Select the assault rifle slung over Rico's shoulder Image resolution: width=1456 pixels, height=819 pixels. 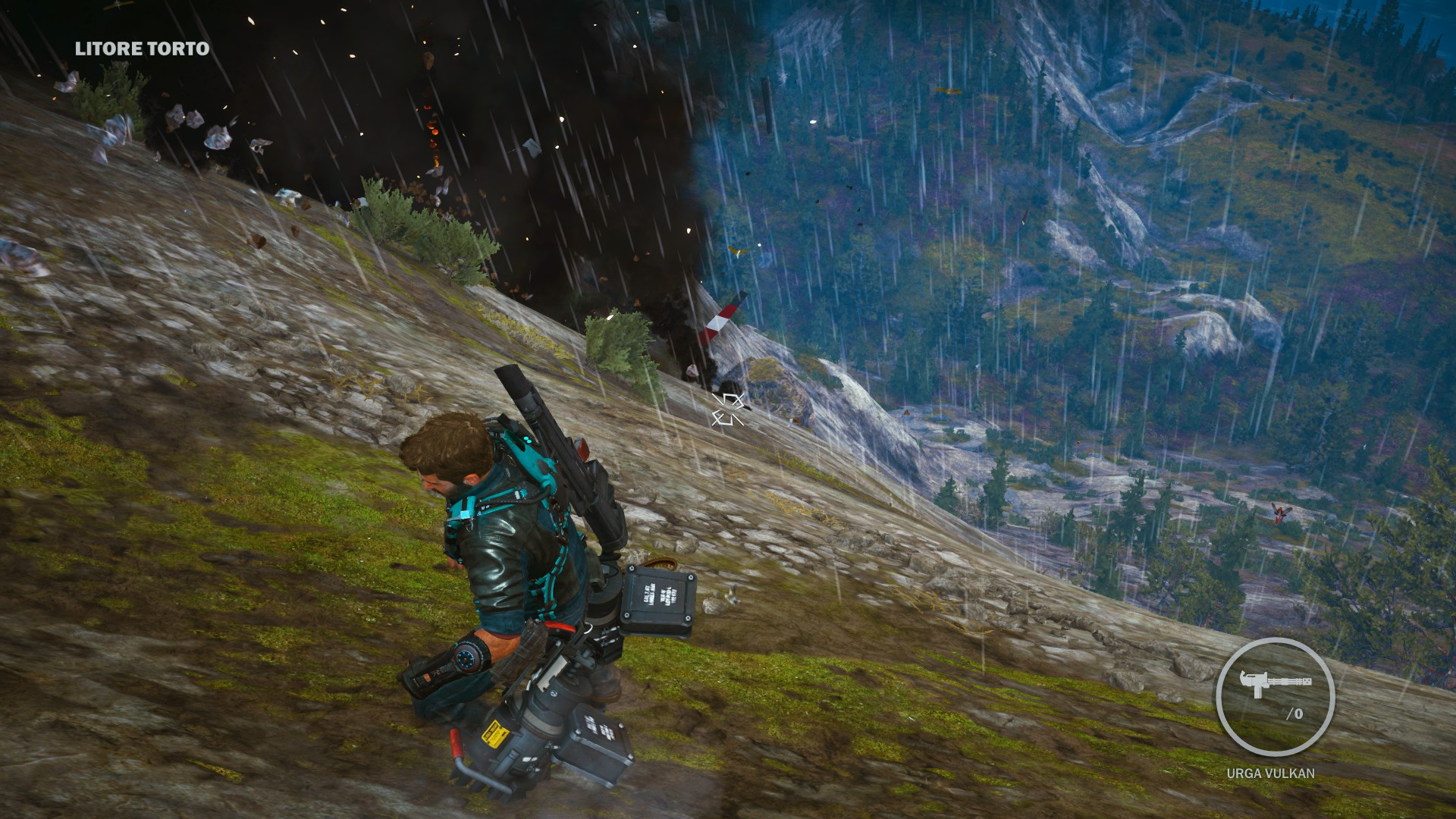pos(561,455)
